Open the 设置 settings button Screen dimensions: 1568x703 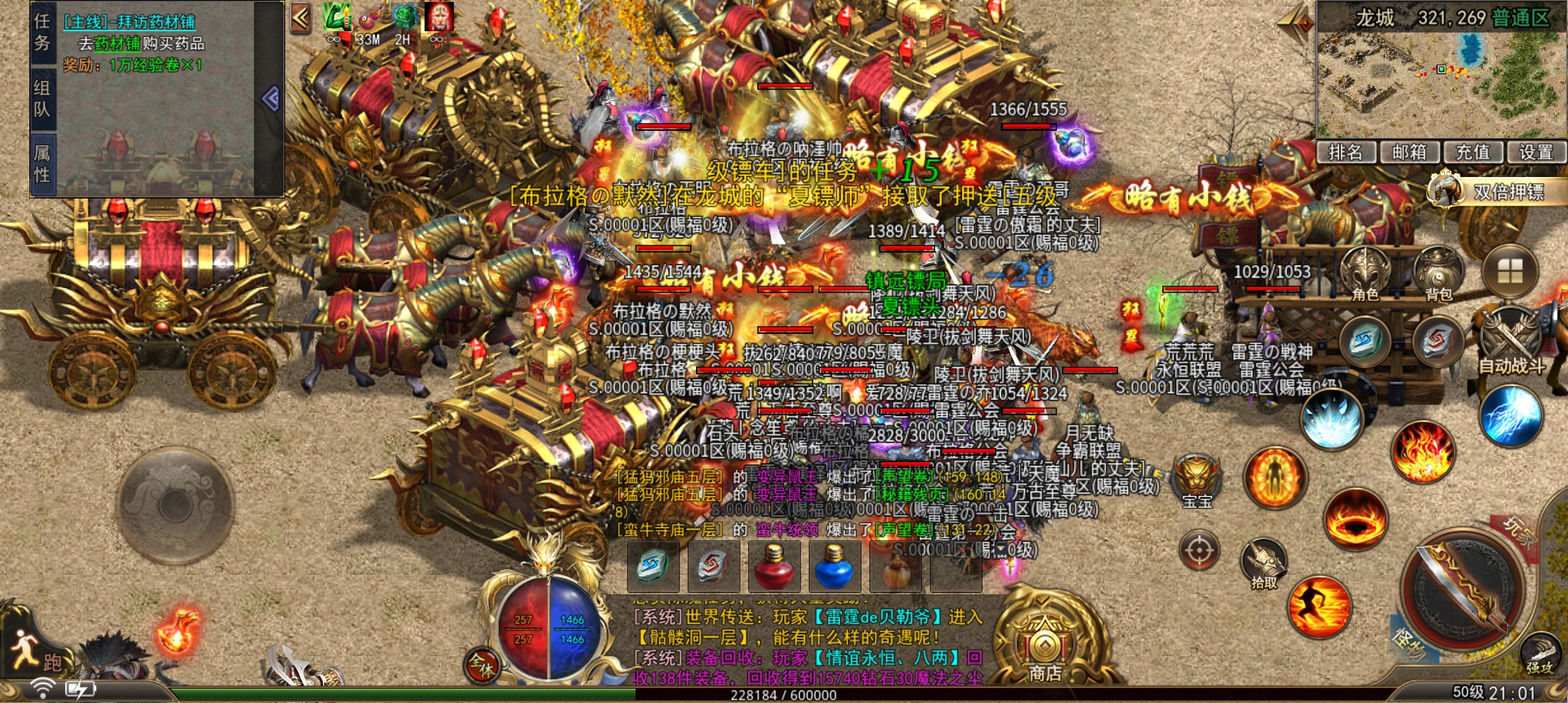tap(1537, 152)
